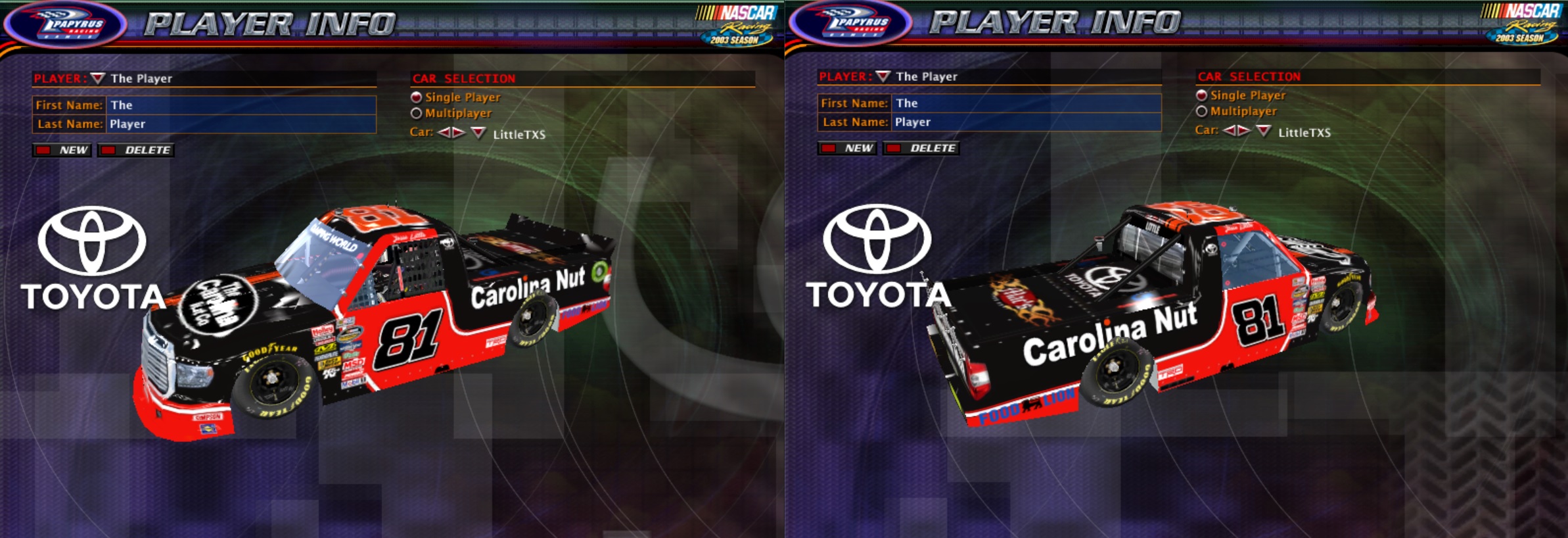
Task: Choose previous car arrow in rear-view truck panel
Action: pyautogui.click(x=1229, y=130)
